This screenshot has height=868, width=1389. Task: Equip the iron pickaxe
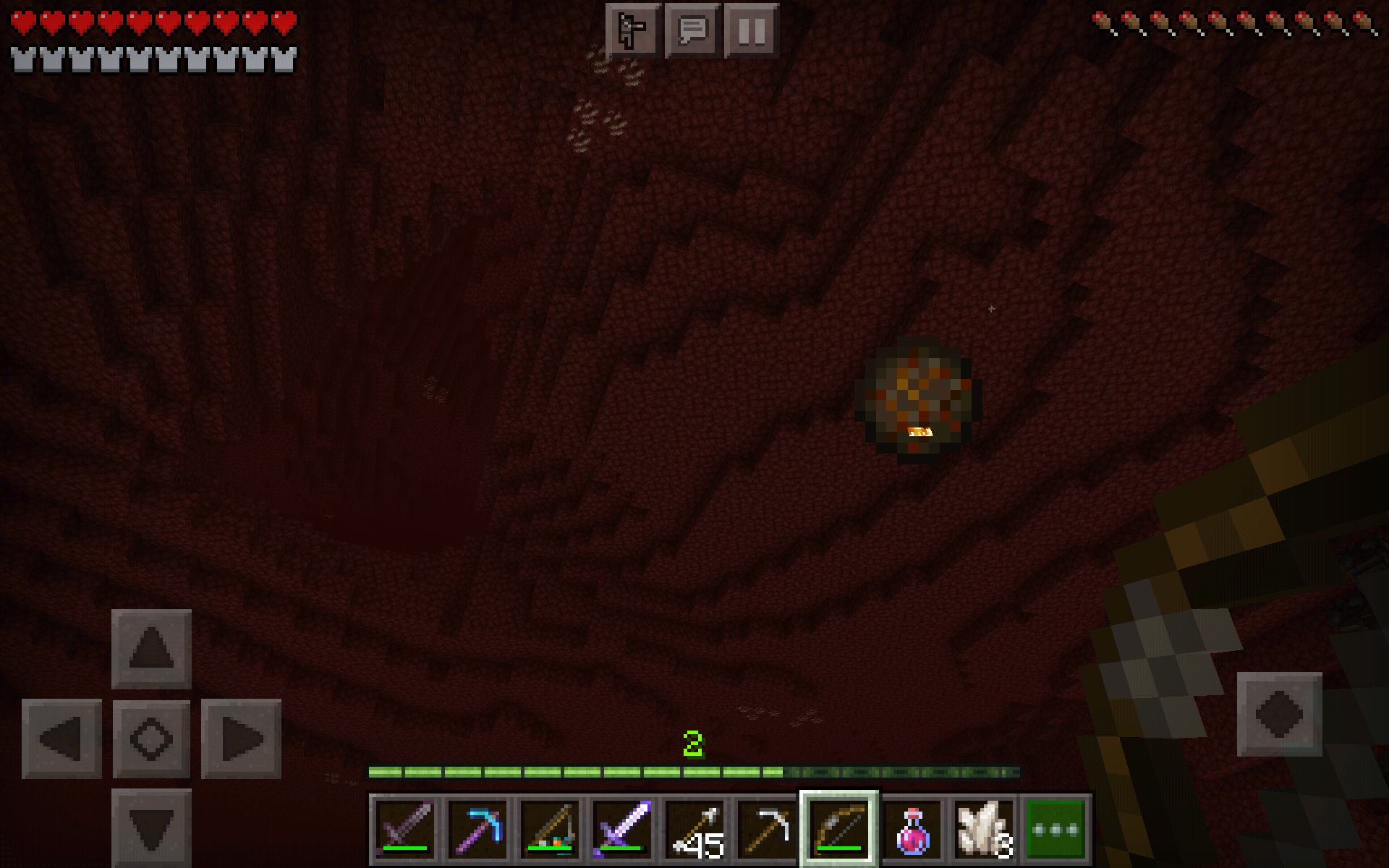point(767,829)
